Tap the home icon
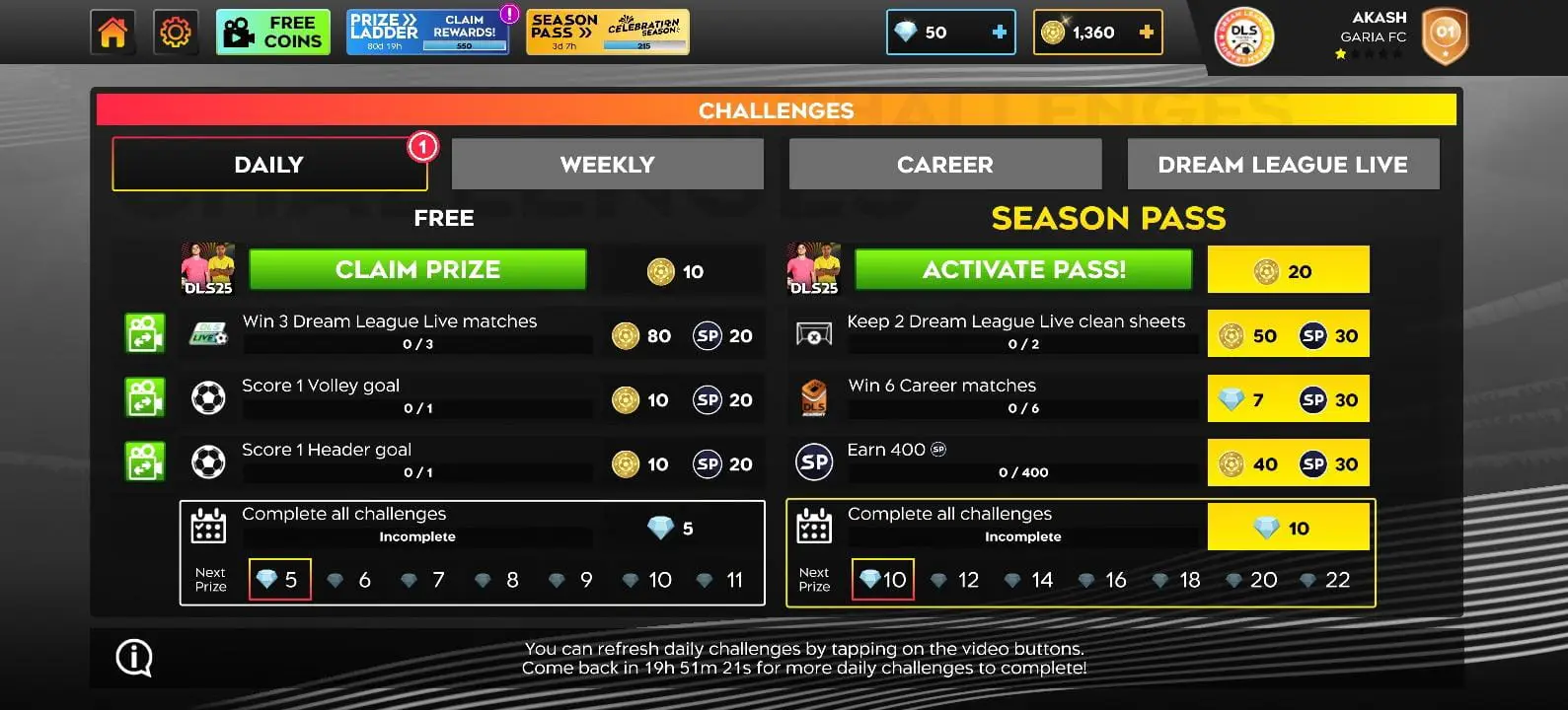This screenshot has height=710, width=1568. point(112,32)
